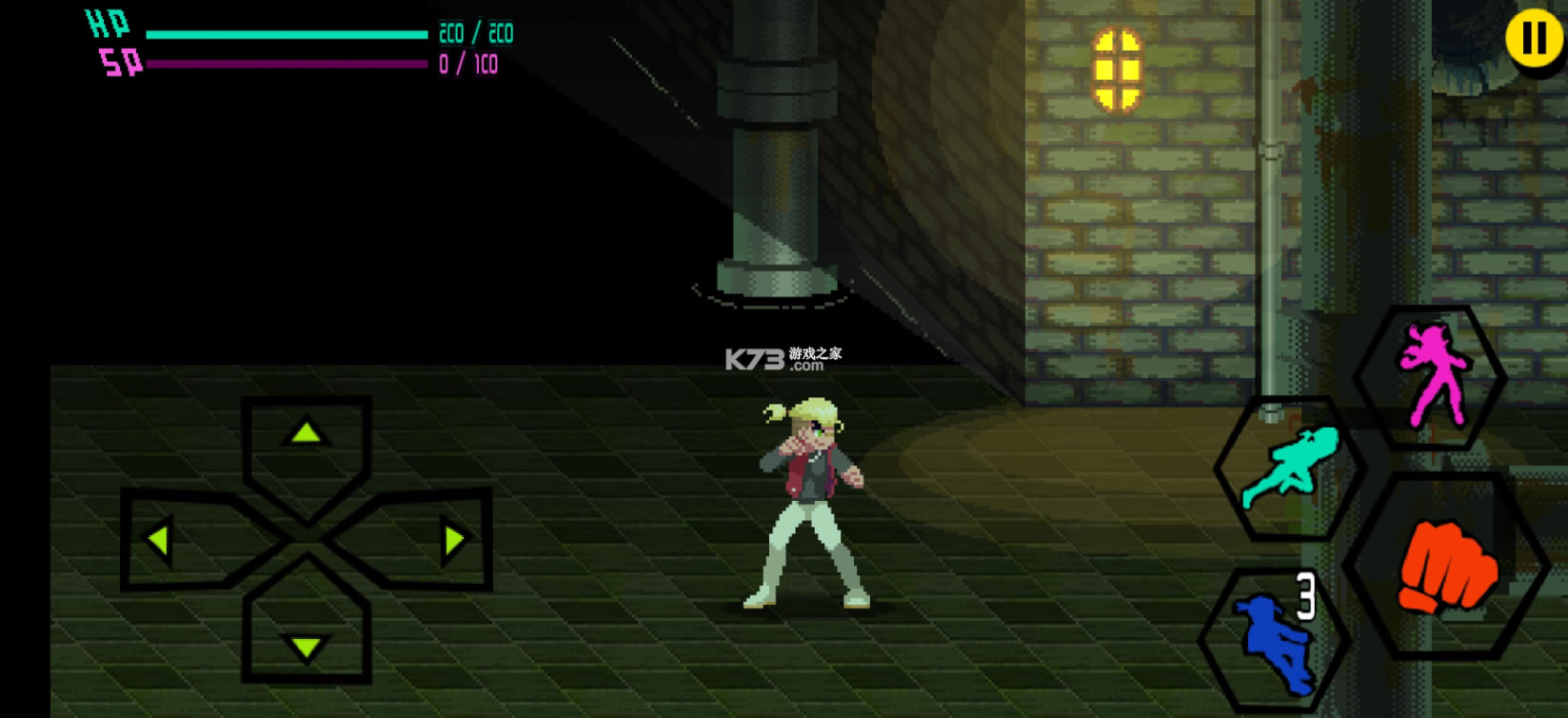This screenshot has width=1568, height=718.
Task: Pause the game with the yellow button
Action: coord(1534,39)
